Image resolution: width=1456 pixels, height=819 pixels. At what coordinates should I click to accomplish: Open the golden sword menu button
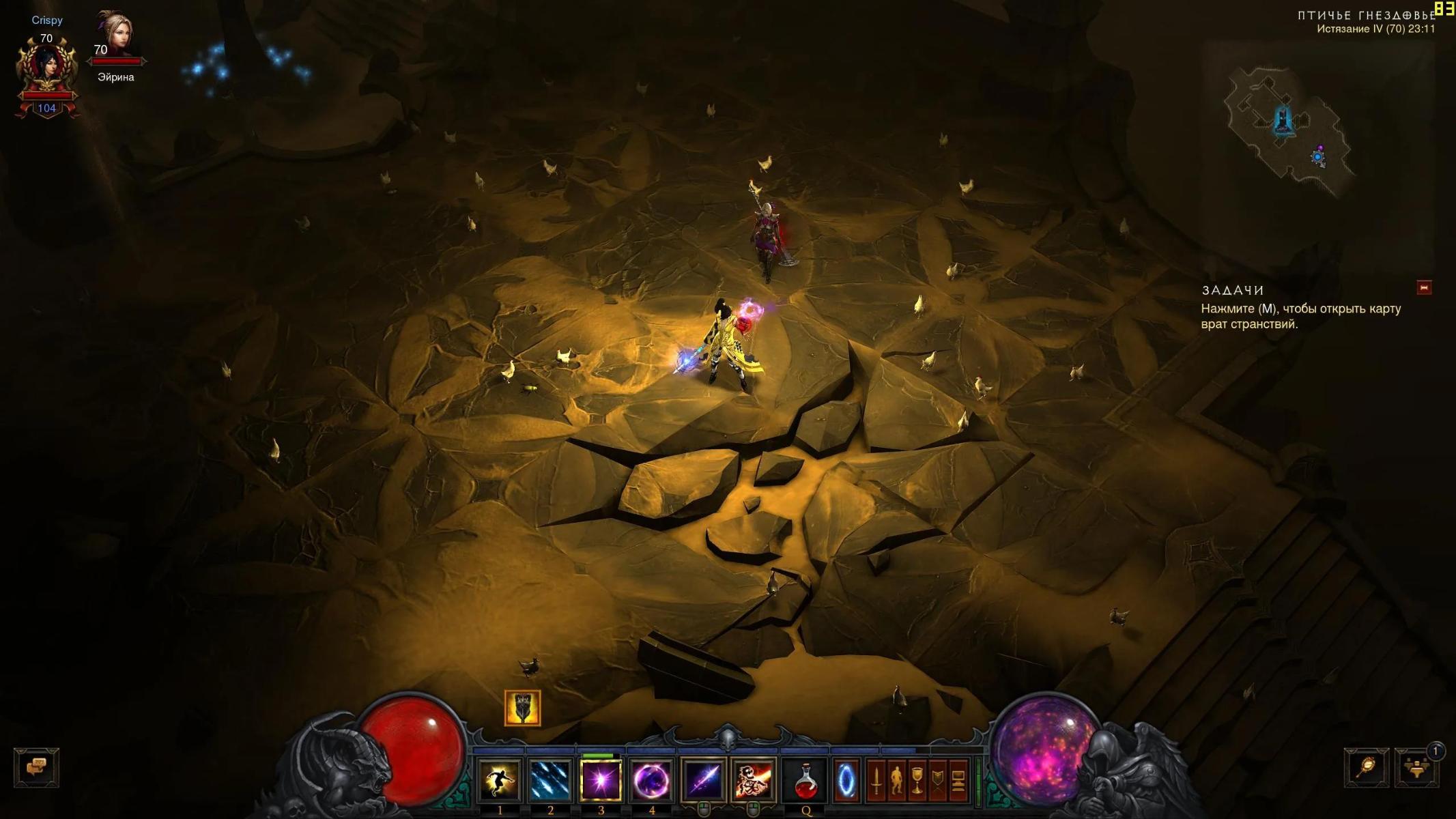point(876,780)
